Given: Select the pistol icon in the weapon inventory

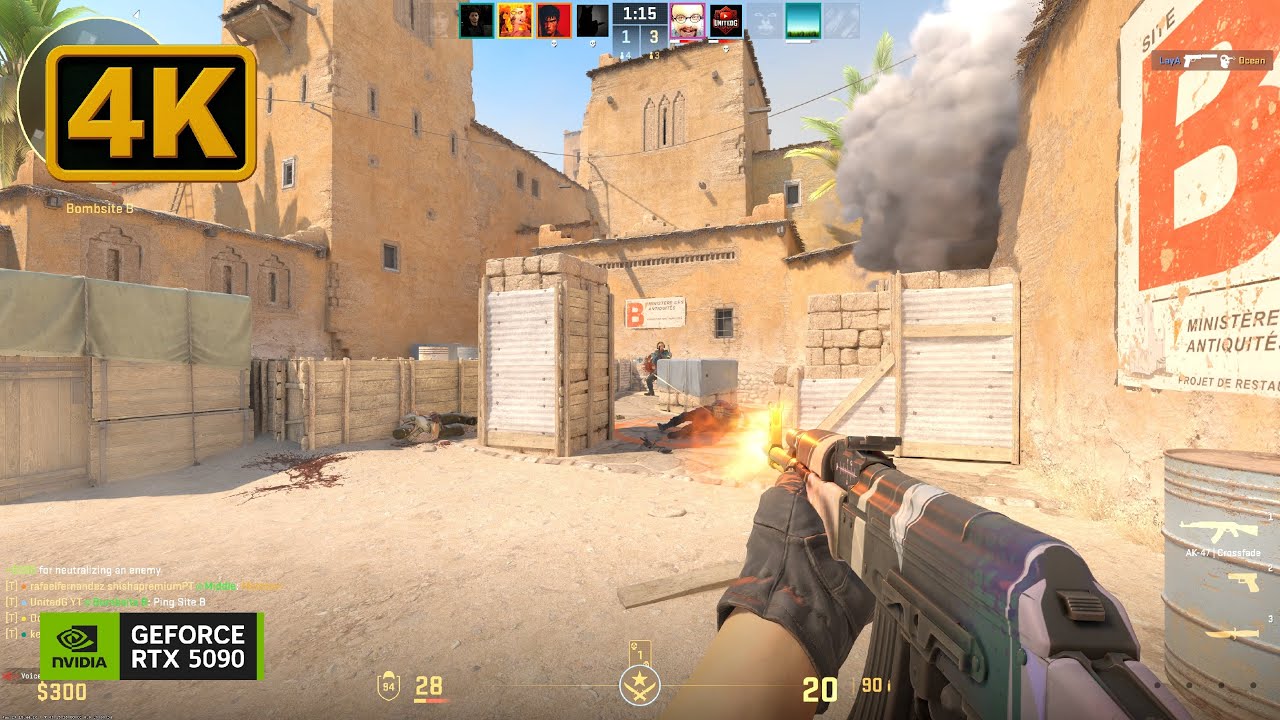Looking at the screenshot, I should tap(1243, 583).
